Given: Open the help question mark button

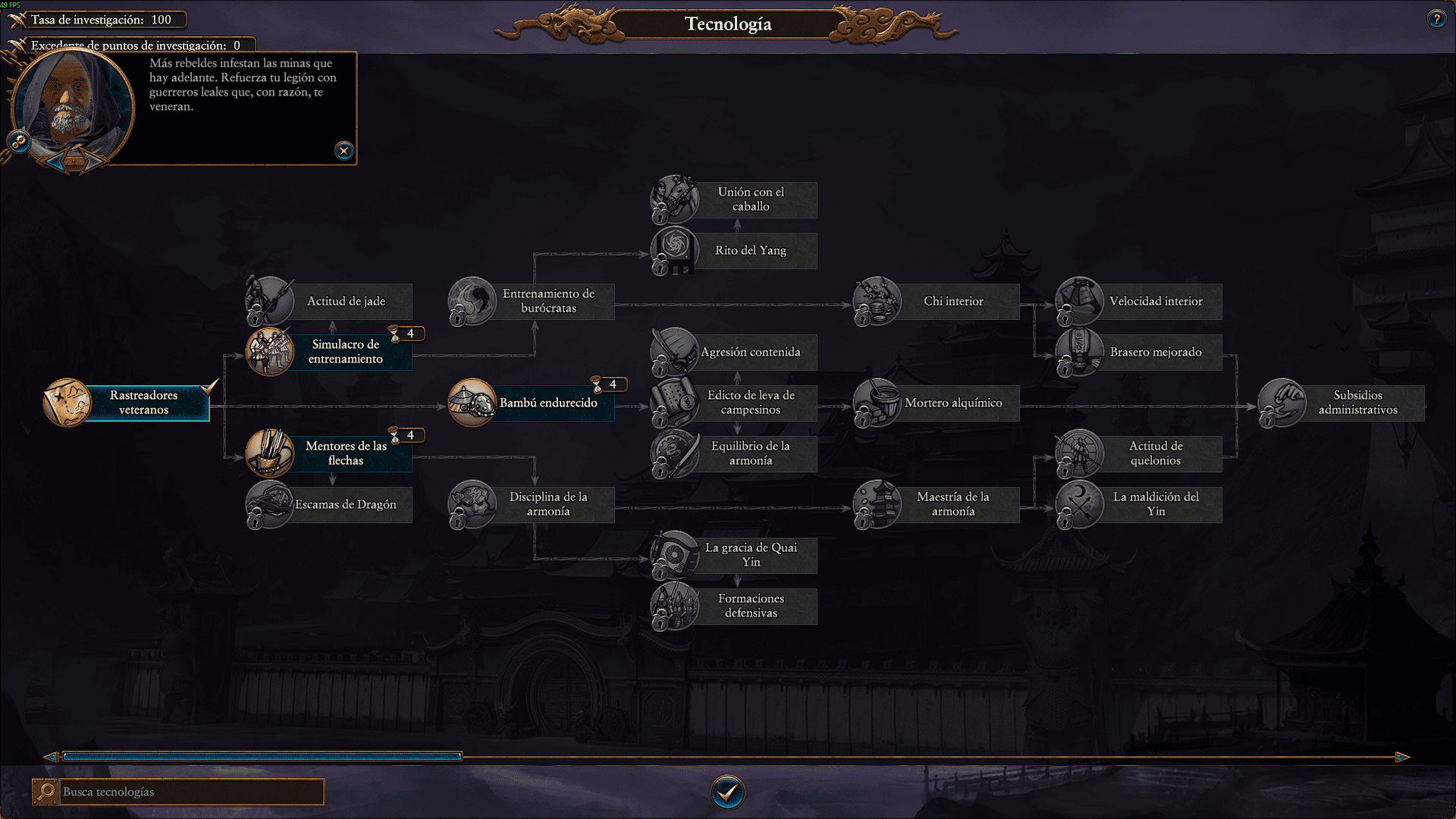Looking at the screenshot, I should [x=1436, y=20].
